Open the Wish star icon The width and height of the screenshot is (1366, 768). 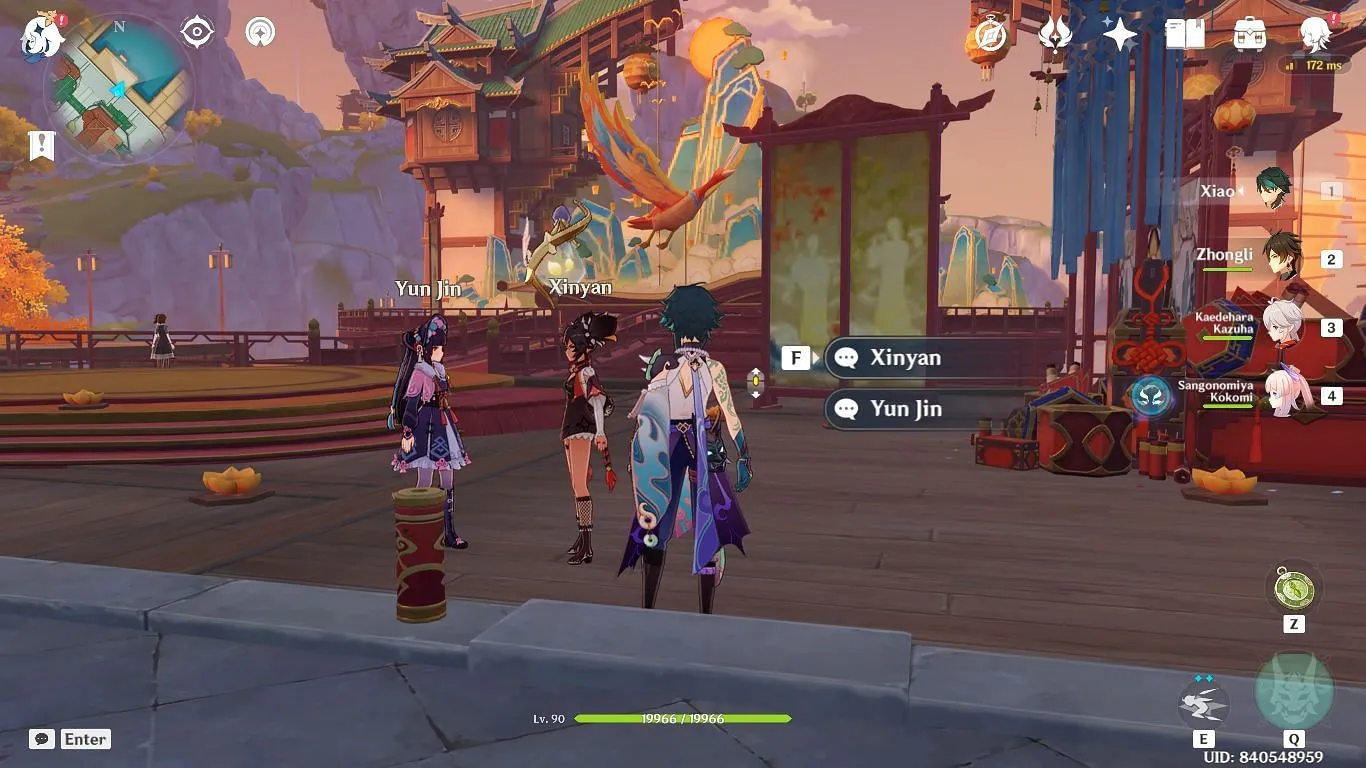(x=1119, y=35)
